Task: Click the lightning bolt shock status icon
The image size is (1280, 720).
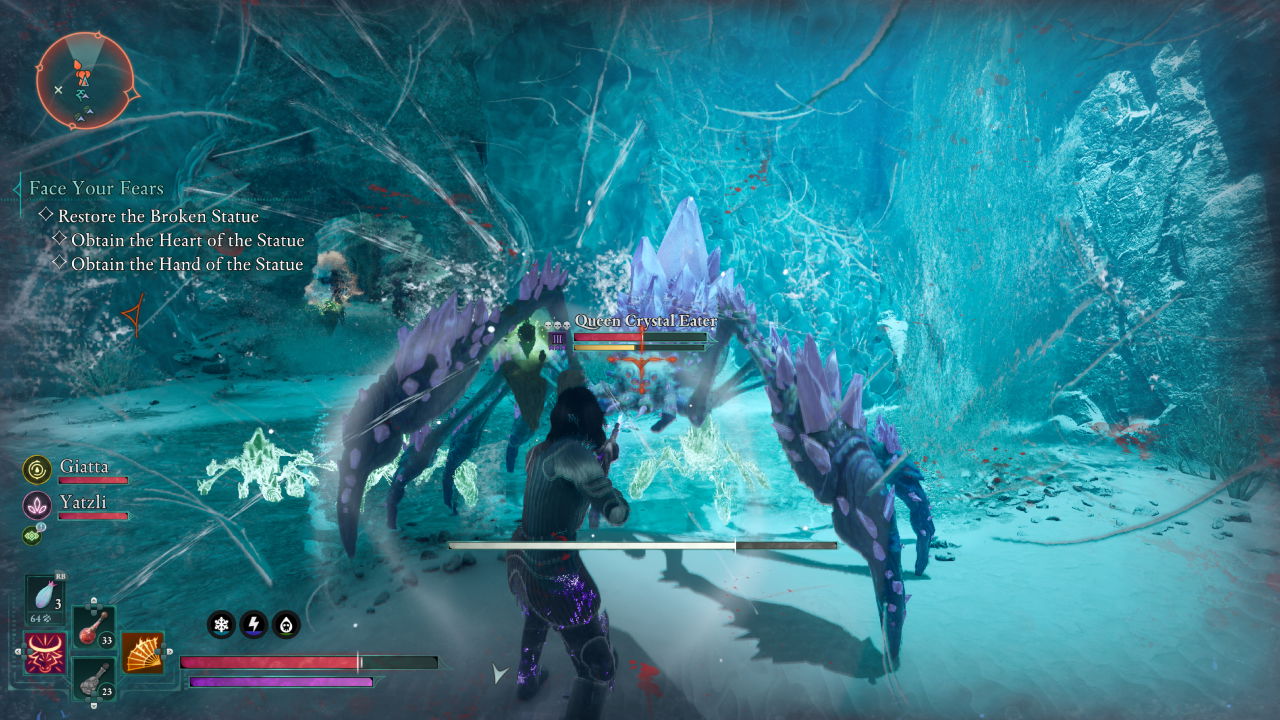Action: [253, 625]
